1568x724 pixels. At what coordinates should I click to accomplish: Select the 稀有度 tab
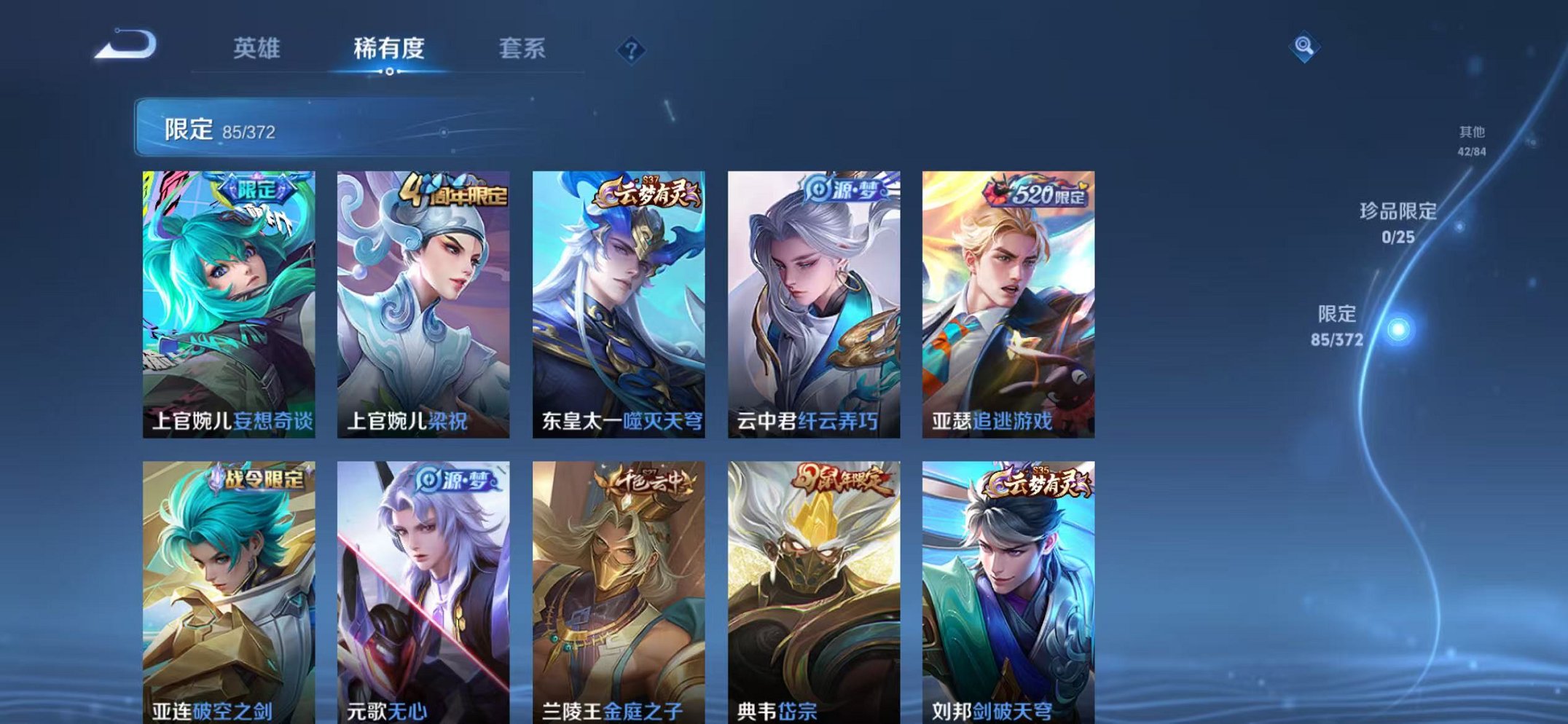(x=388, y=48)
